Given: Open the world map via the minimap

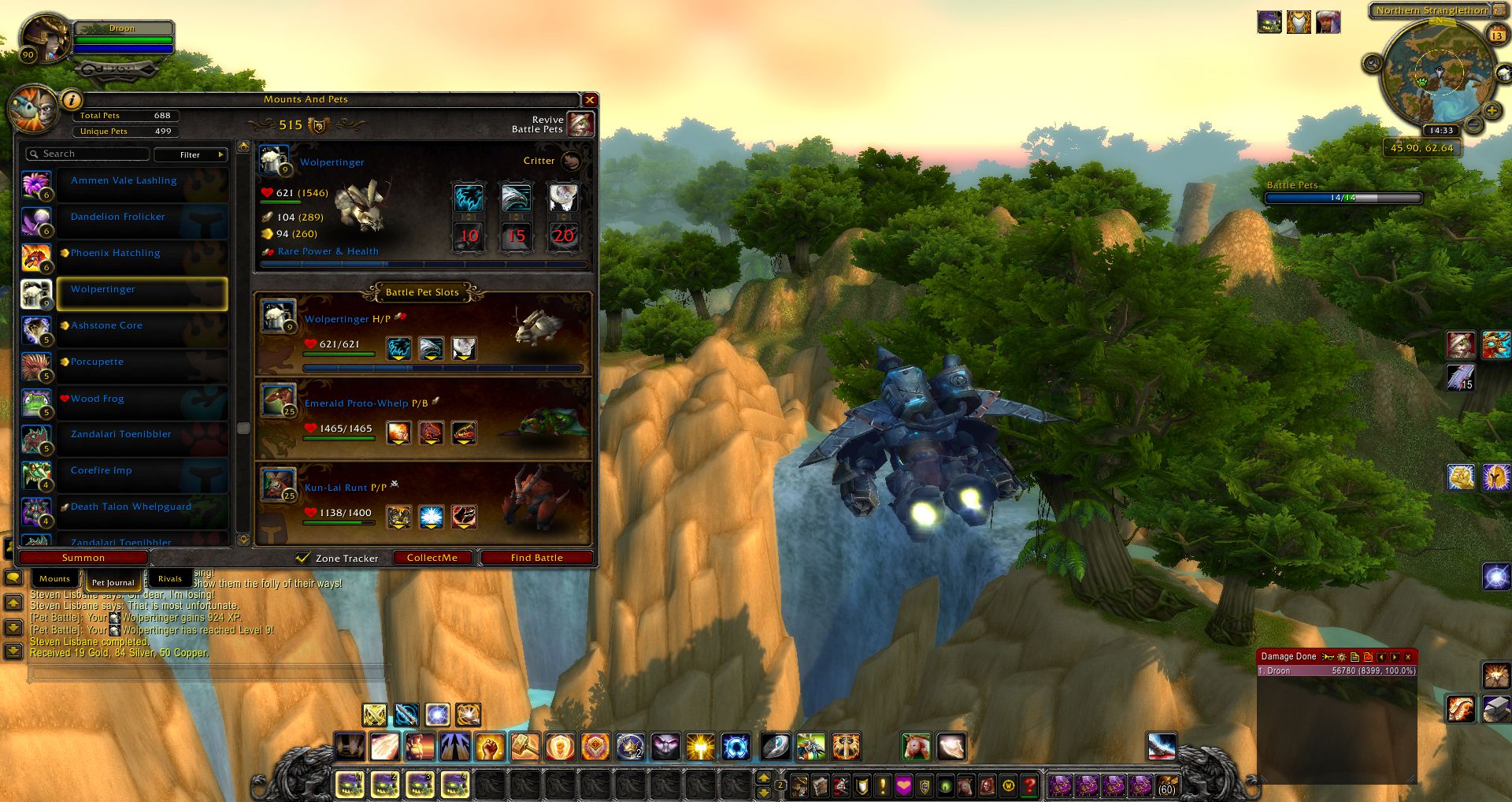Looking at the screenshot, I should (1439, 75).
